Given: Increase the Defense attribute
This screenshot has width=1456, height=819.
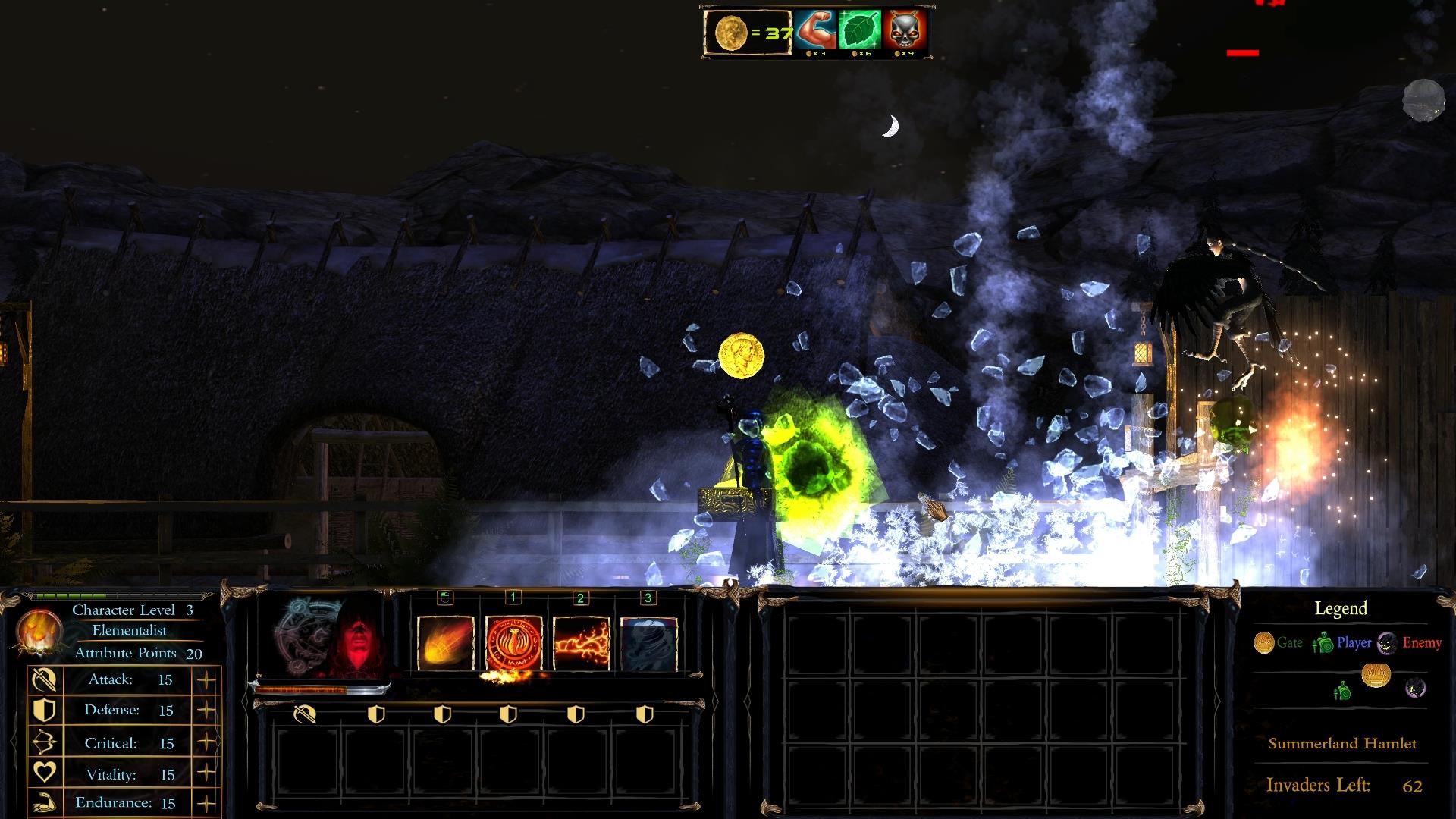Looking at the screenshot, I should point(206,711).
